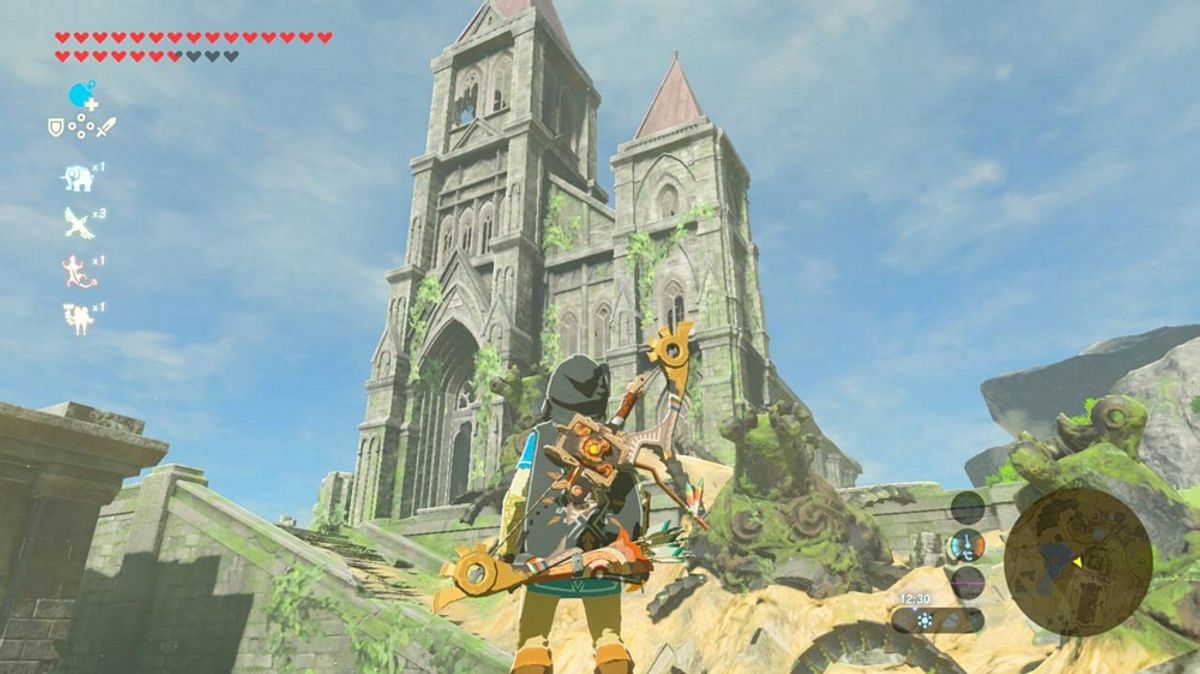This screenshot has height=674, width=1200.
Task: Click the thermometer temperature gauge
Action: coord(966,546)
